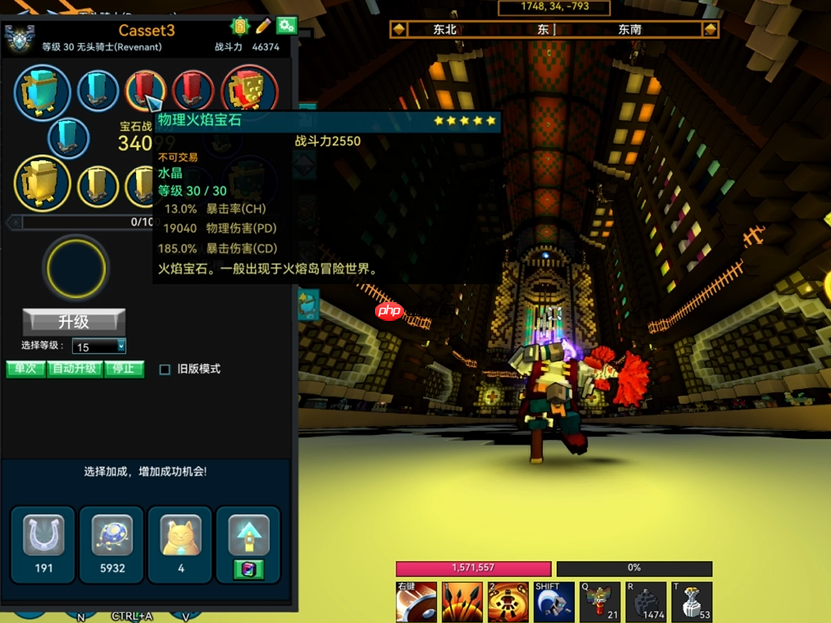Viewport: 831px width, 623px height.
Task: Click the orange pencil edit icon
Action: [263, 26]
